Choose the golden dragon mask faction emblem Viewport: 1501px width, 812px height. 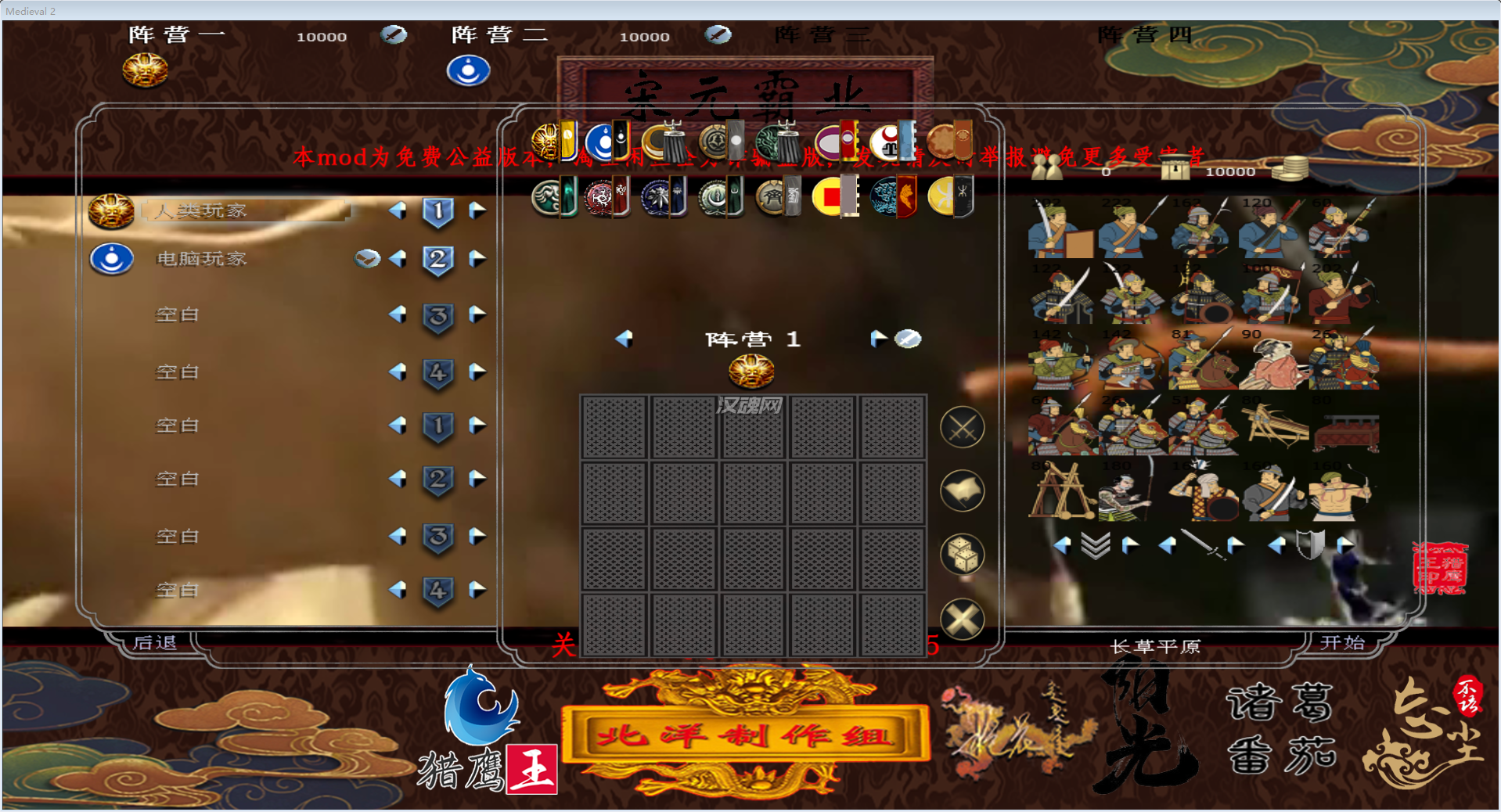pyautogui.click(x=545, y=142)
